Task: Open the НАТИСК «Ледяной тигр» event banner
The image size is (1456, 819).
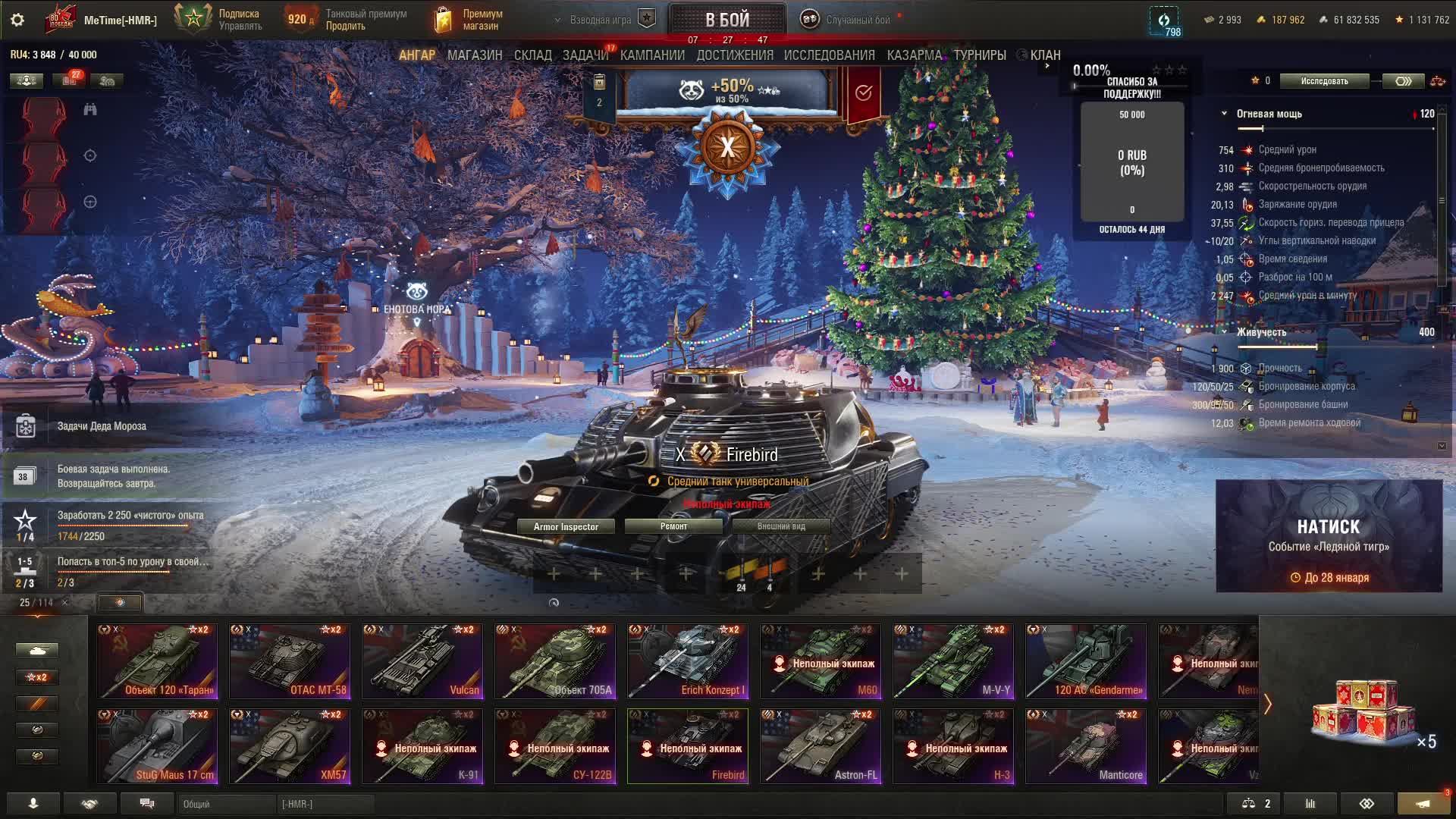Action: (1329, 535)
